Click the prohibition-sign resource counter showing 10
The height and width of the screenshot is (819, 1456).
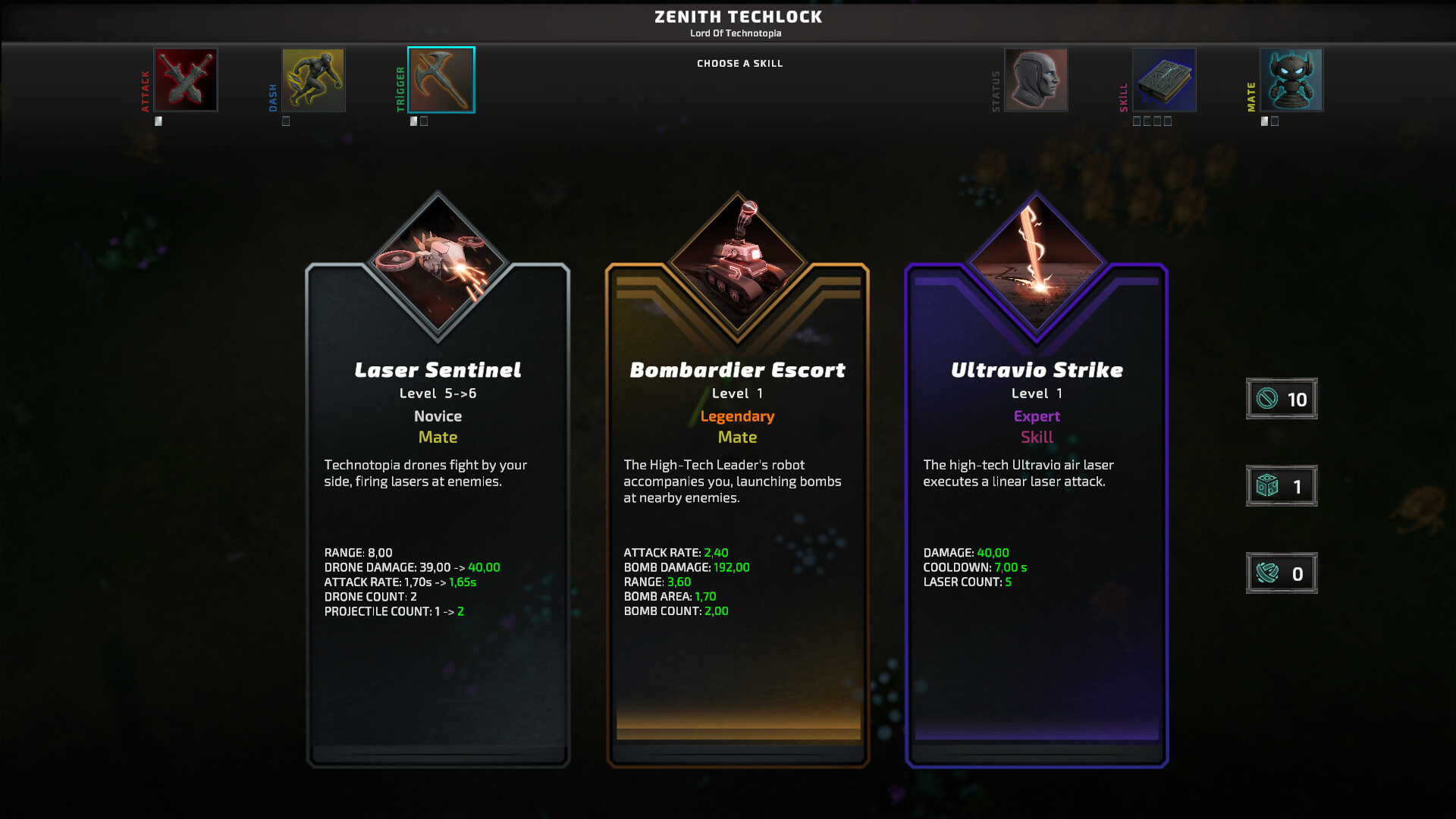click(x=1281, y=398)
